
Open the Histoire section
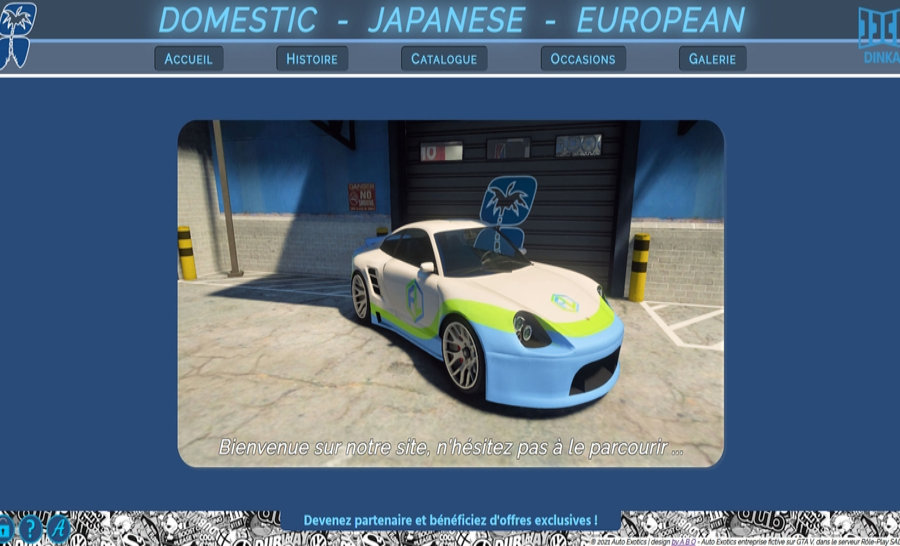point(312,59)
